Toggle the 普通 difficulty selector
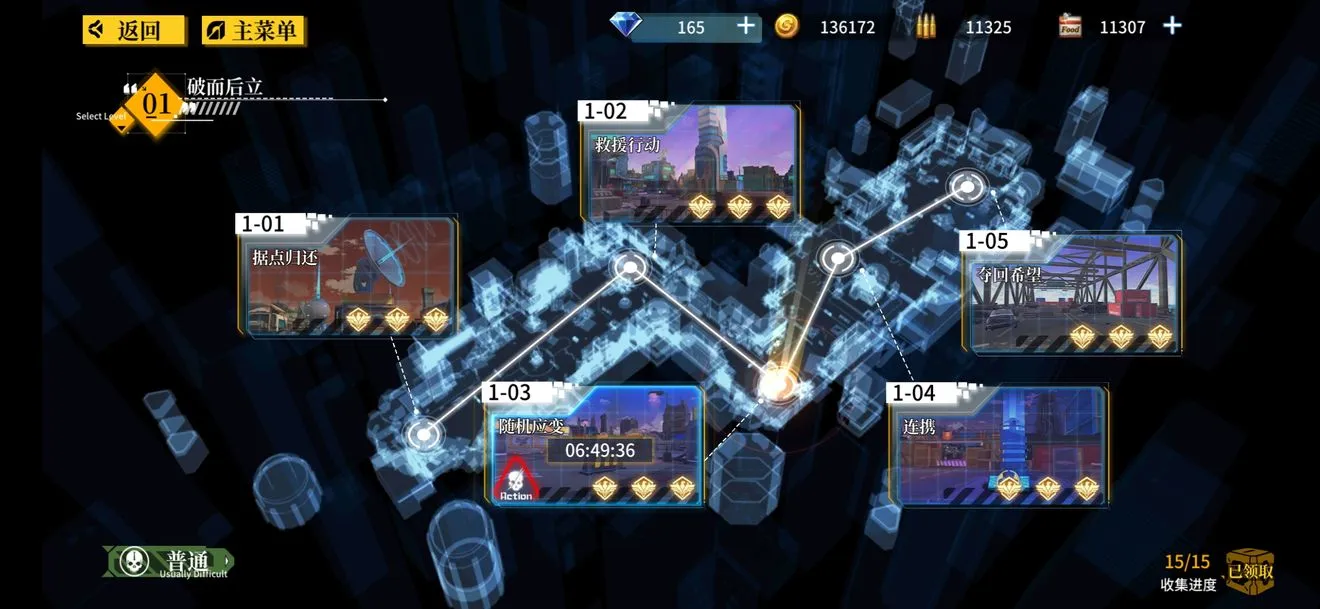The width and height of the screenshot is (1320, 609). (168, 562)
